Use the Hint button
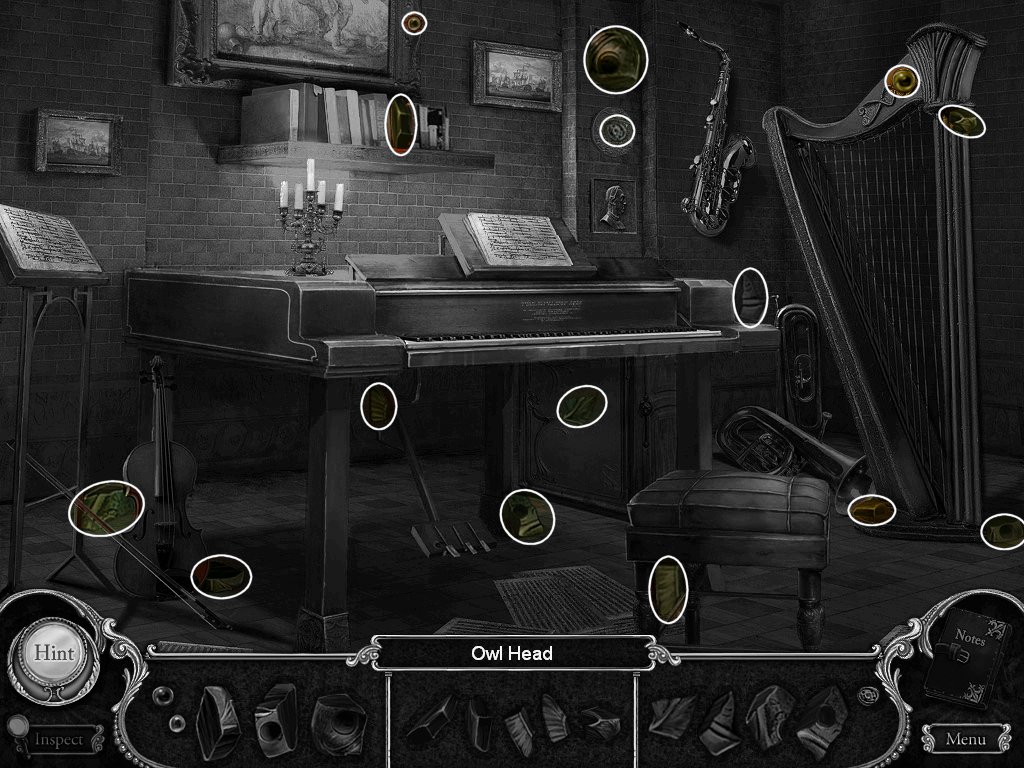The image size is (1024, 768). click(53, 652)
